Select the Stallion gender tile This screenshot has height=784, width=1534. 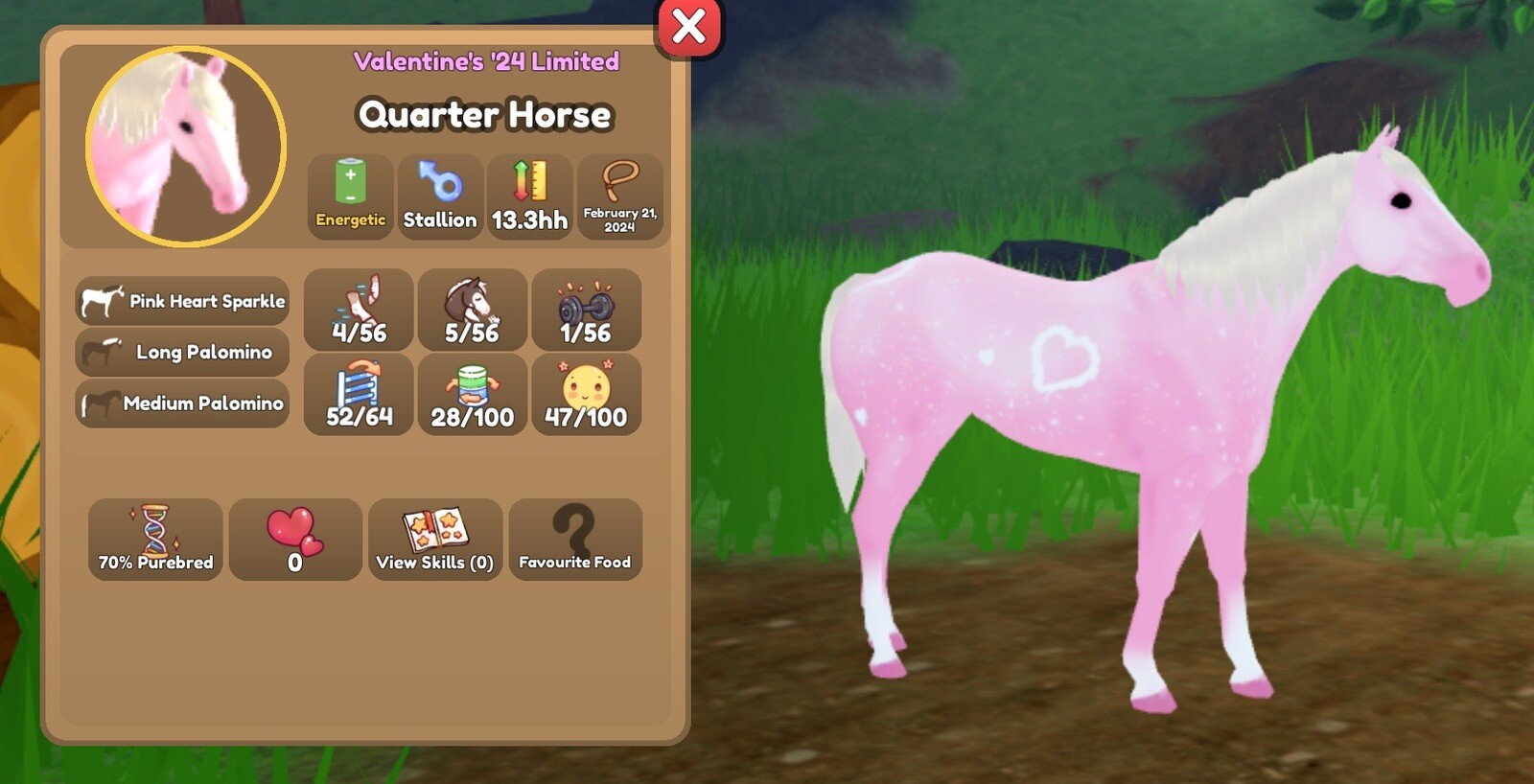pyautogui.click(x=440, y=196)
